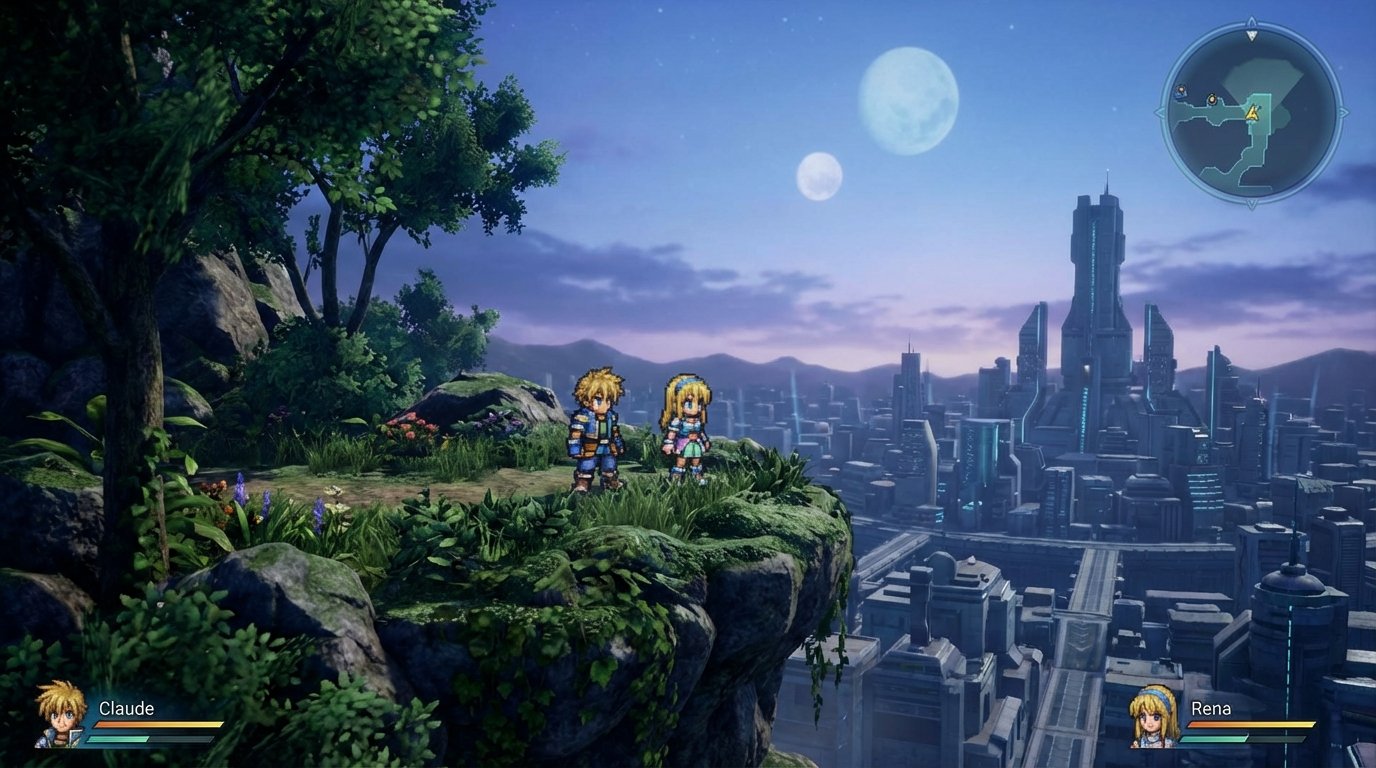1376x768 pixels.
Task: Click the east arrow of the minimap ring
Action: 1341,110
